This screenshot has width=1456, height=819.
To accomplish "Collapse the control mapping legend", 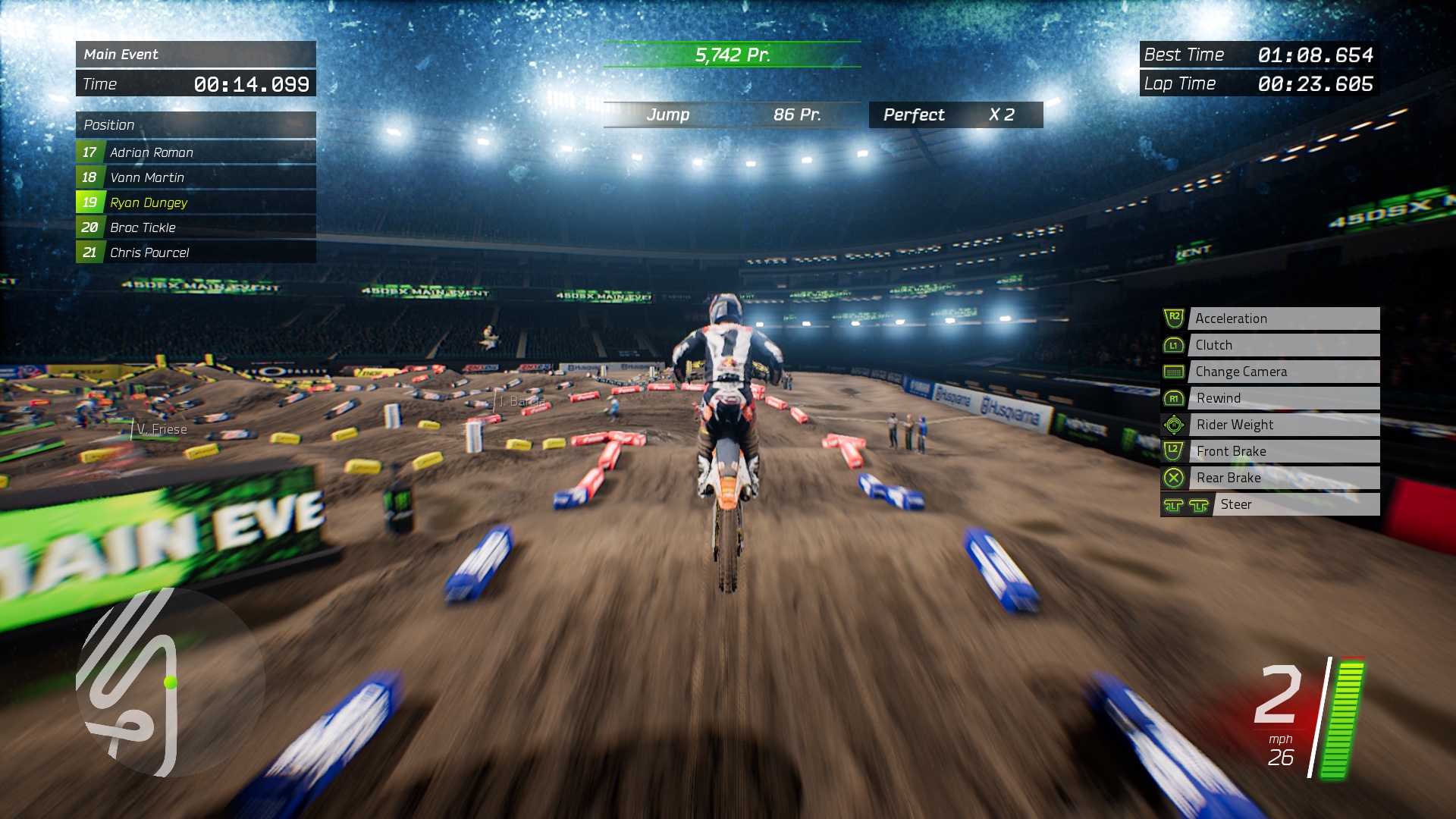I will point(1269,409).
